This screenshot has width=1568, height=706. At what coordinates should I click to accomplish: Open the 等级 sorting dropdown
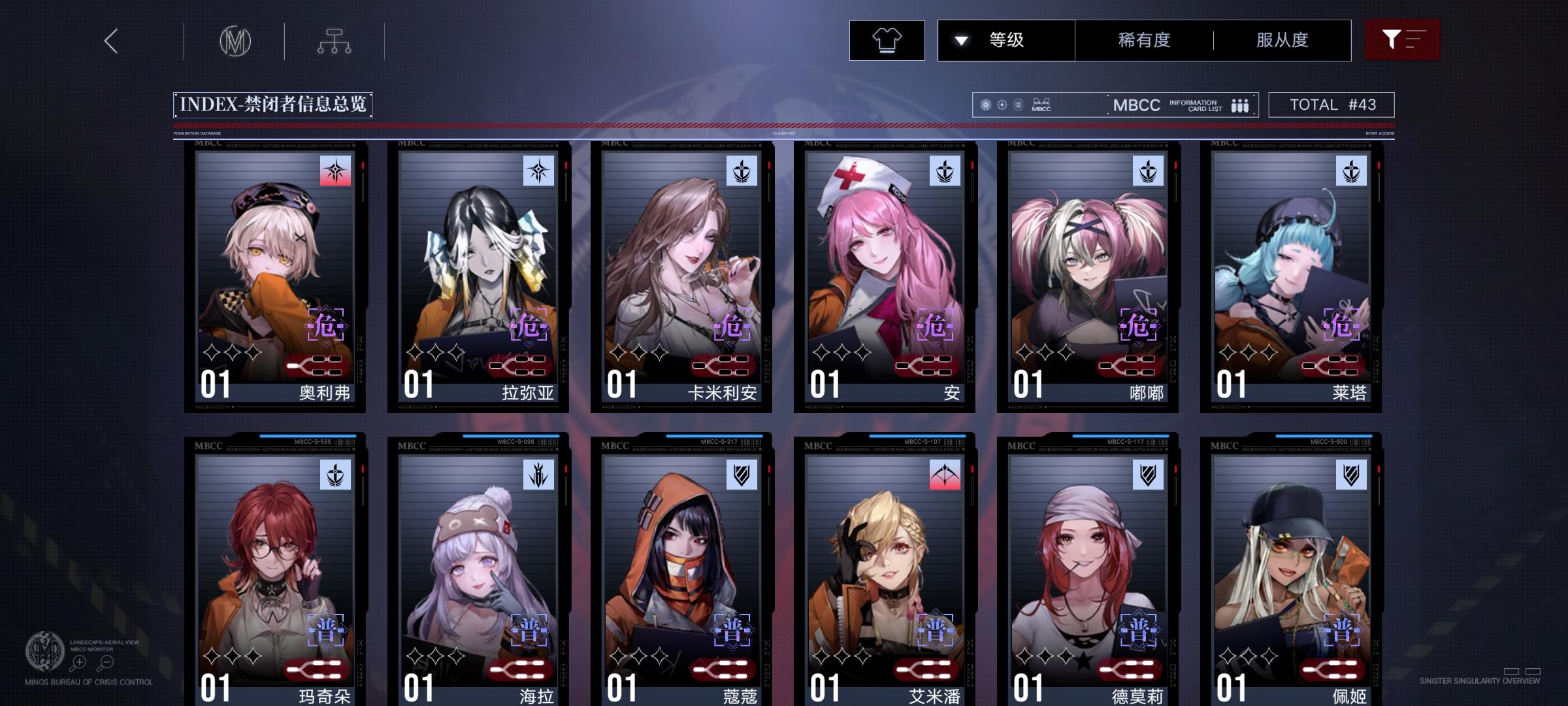[x=1007, y=40]
